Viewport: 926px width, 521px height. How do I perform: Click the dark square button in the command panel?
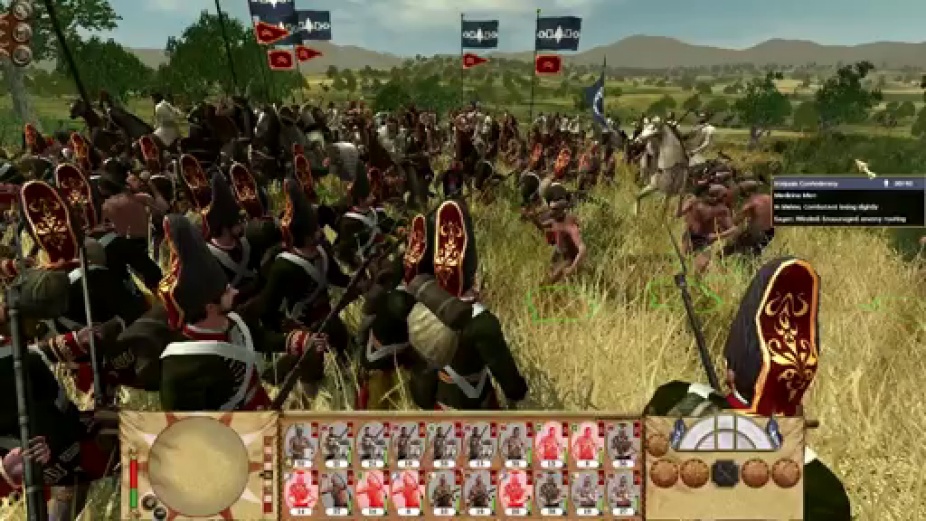coord(725,473)
